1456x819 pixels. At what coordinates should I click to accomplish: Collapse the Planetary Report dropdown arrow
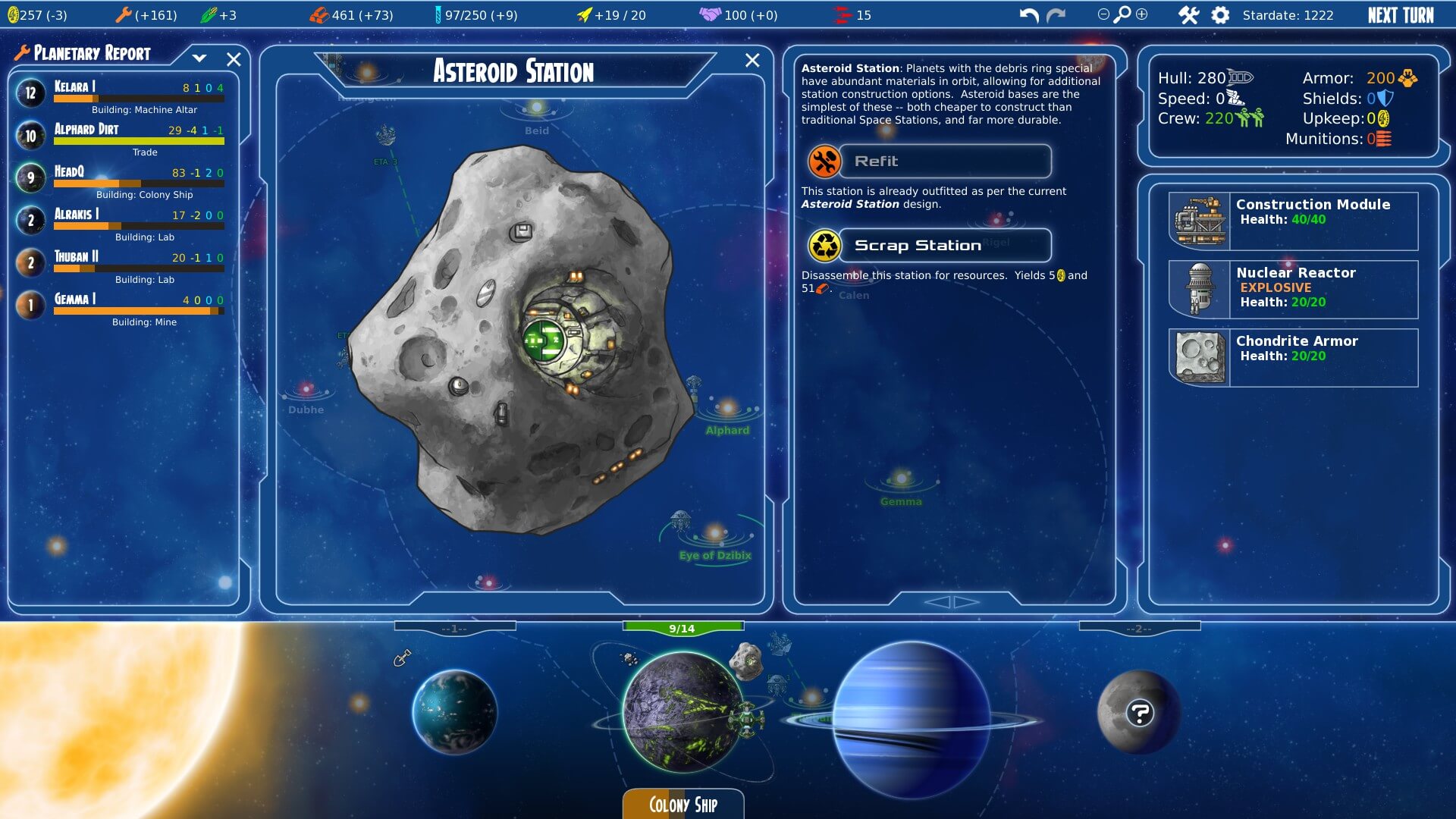[199, 58]
